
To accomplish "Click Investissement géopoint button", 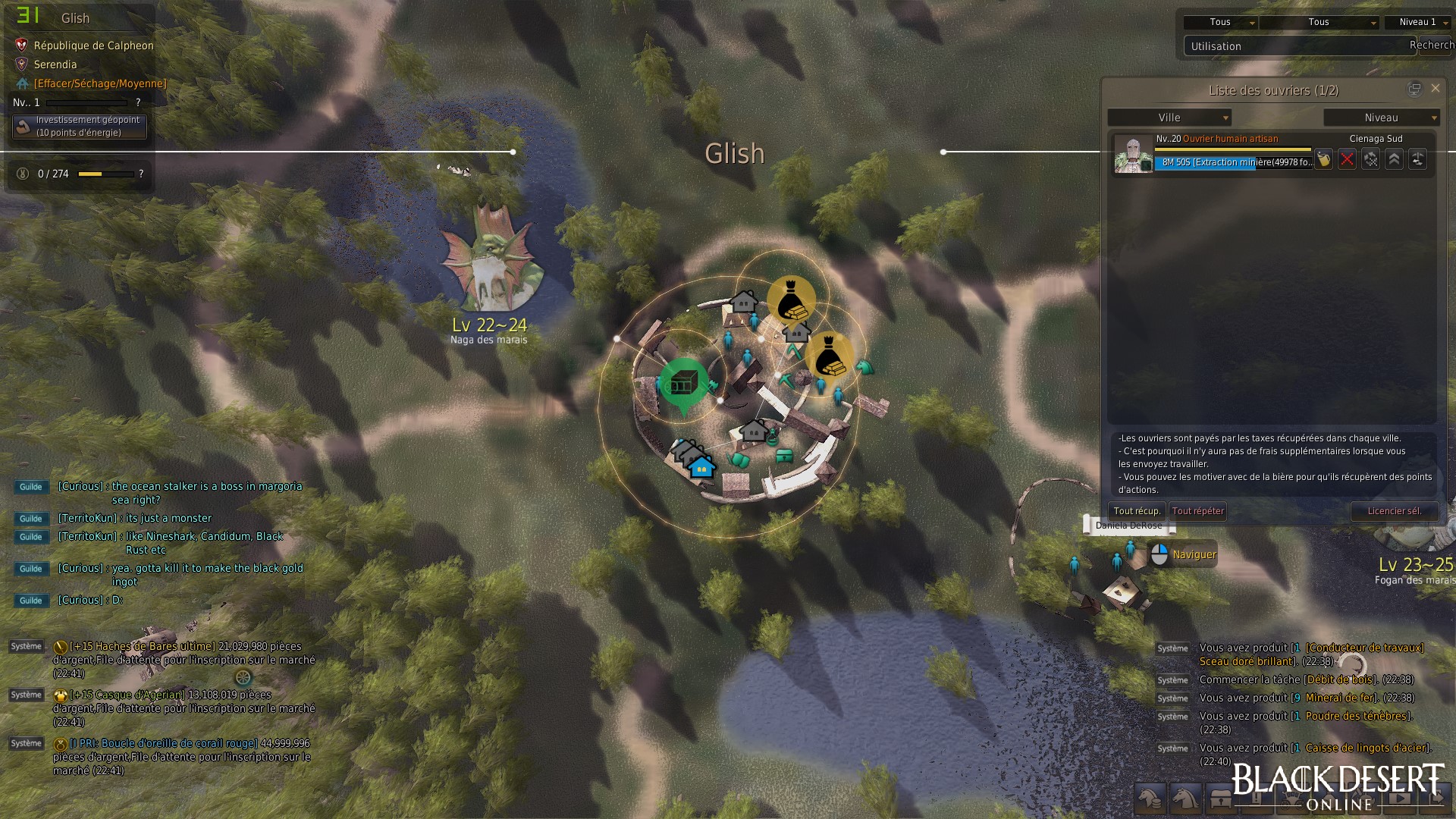I will (80, 126).
